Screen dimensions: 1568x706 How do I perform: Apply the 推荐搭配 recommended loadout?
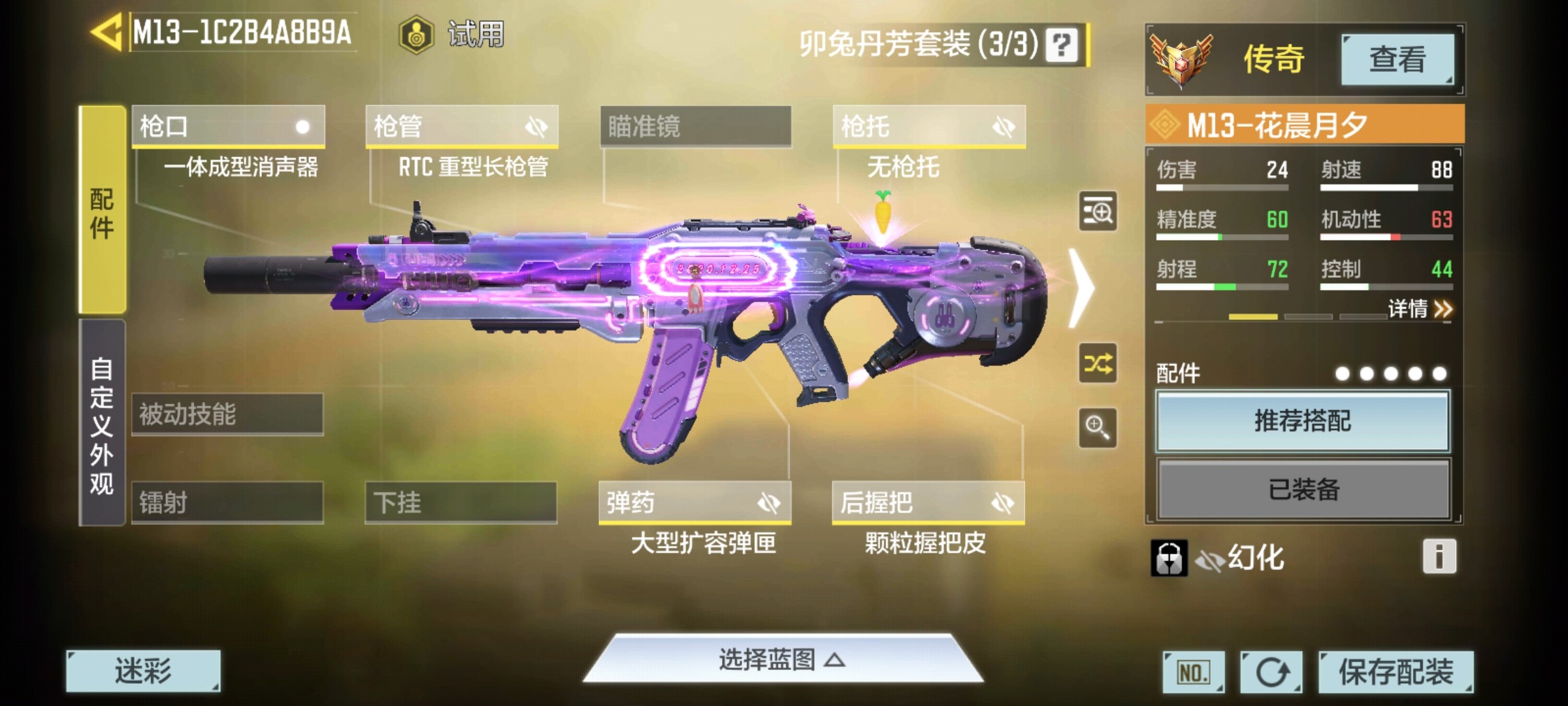pyautogui.click(x=1303, y=421)
